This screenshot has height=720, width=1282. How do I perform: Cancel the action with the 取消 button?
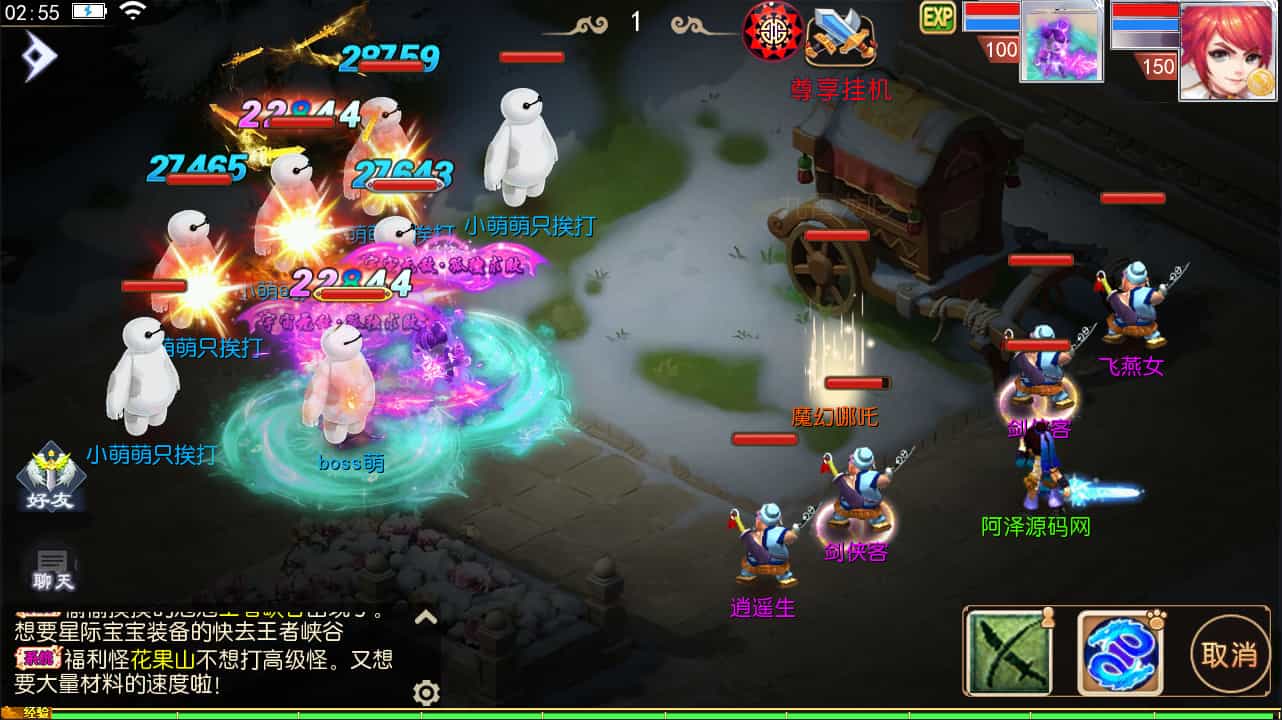click(x=1228, y=654)
